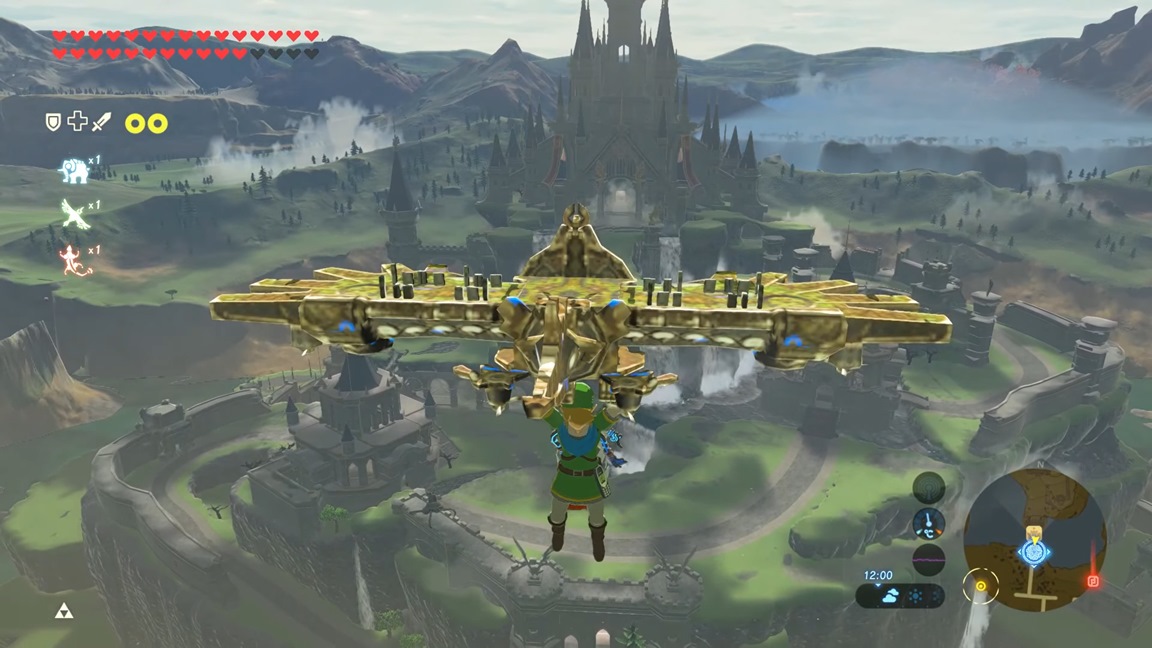The image size is (1152, 648).
Task: Click the blue player marker on minimap
Action: [x=1033, y=551]
